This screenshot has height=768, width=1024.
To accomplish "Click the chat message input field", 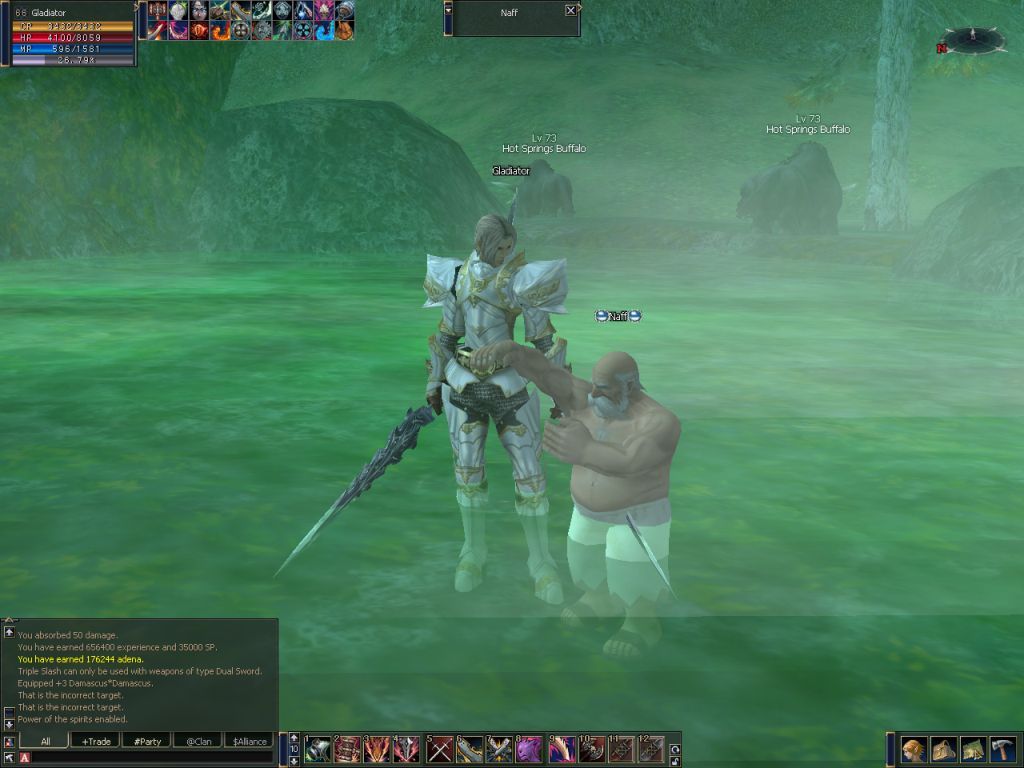I will point(150,758).
